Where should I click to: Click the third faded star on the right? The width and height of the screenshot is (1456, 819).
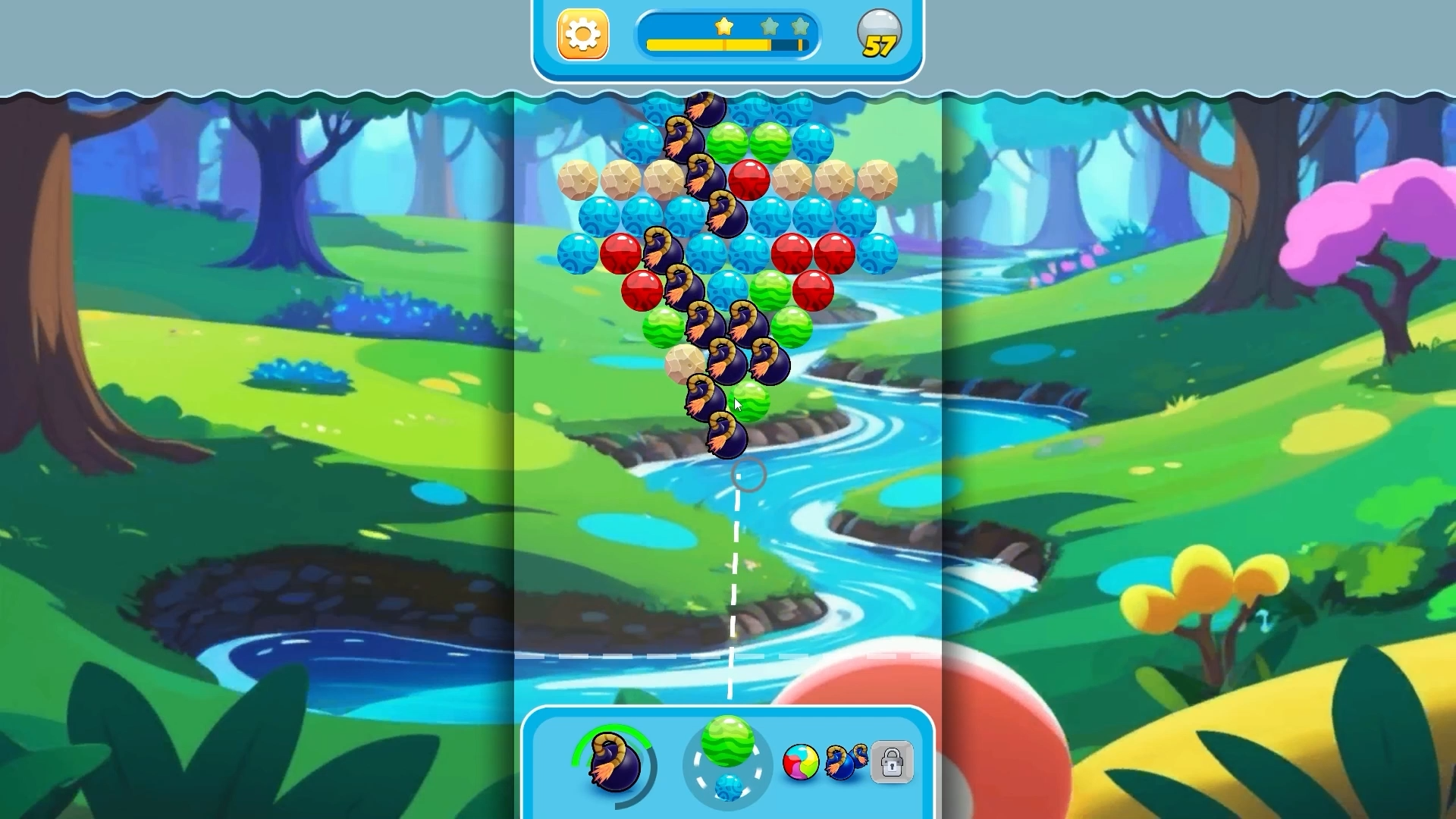pyautogui.click(x=800, y=25)
